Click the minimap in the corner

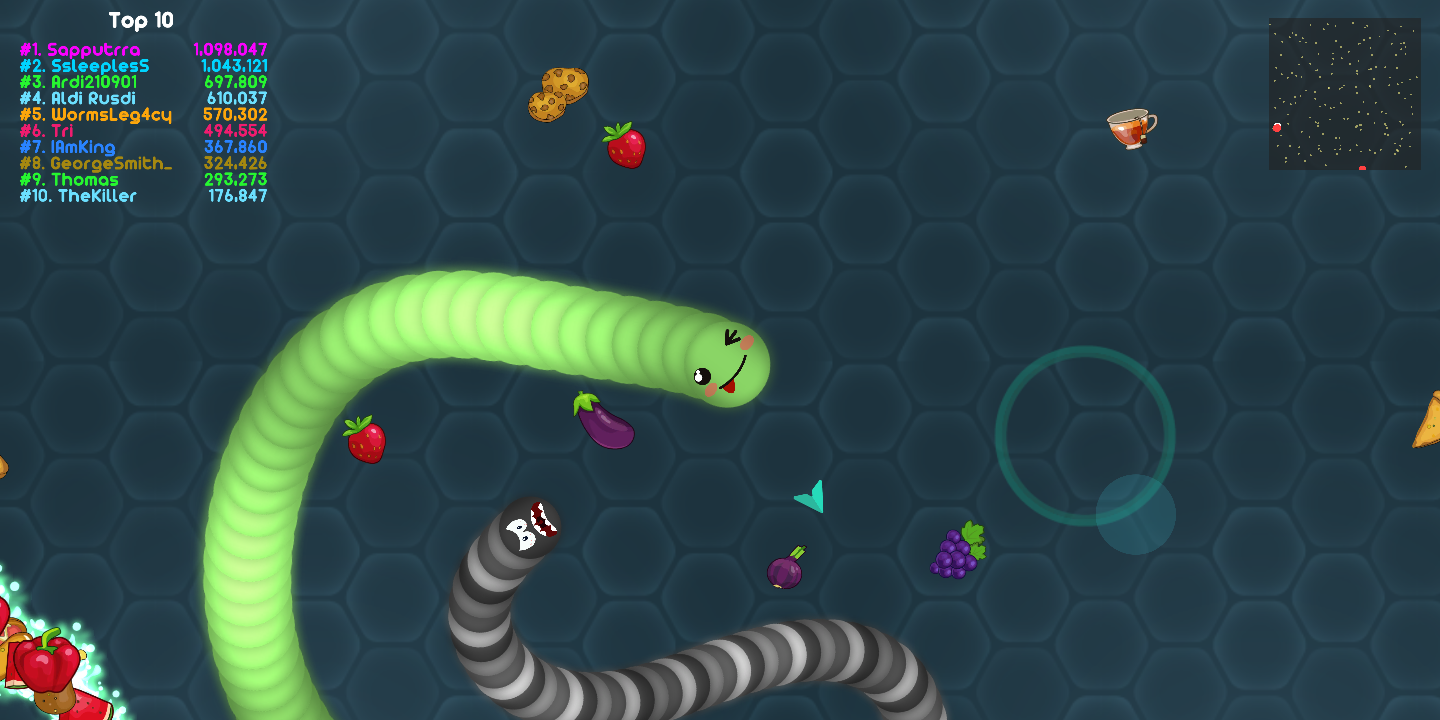1344,93
